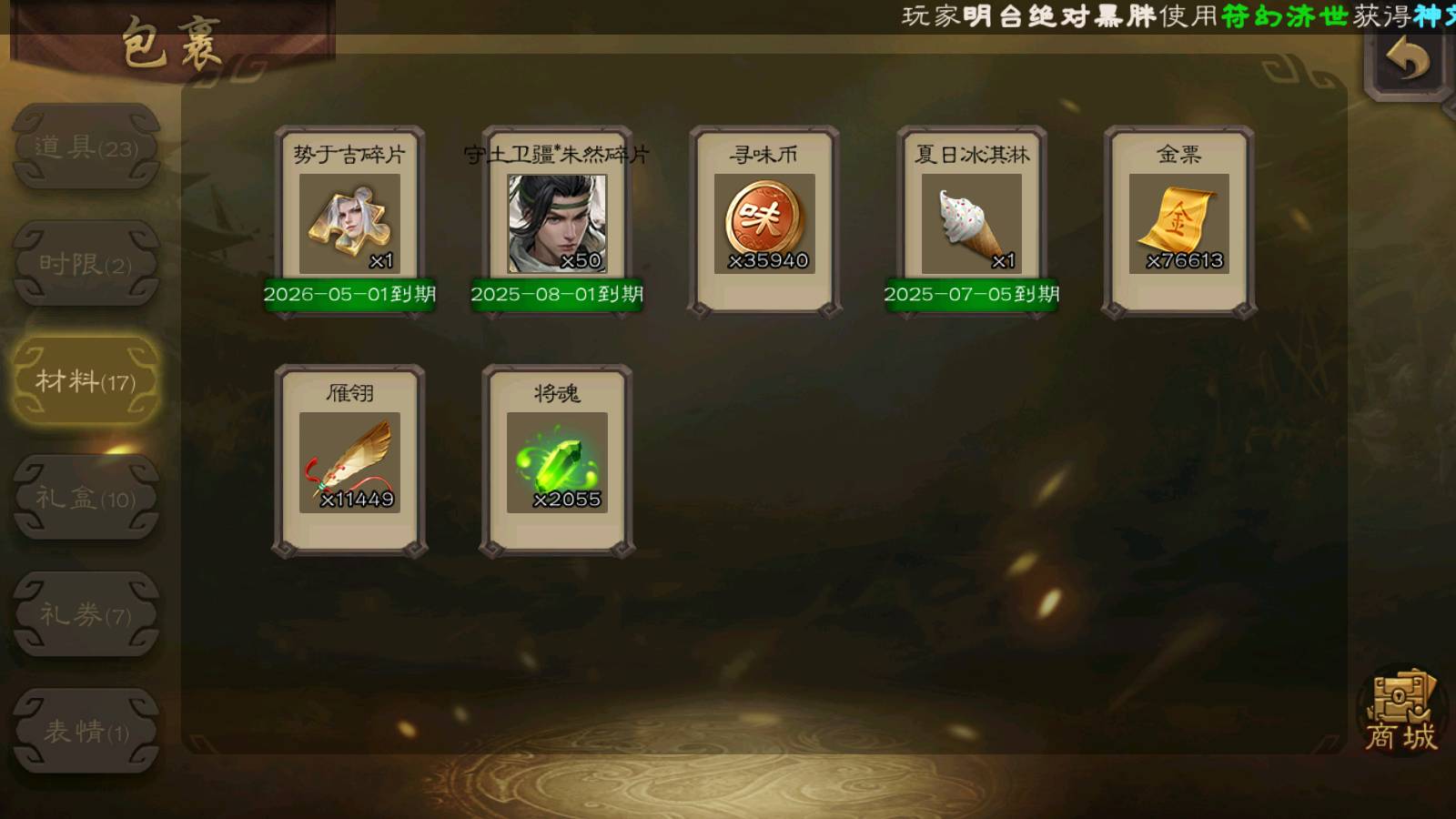Choose the 朱然碎片 hero fragment card
The image size is (1456, 819).
coord(557,223)
